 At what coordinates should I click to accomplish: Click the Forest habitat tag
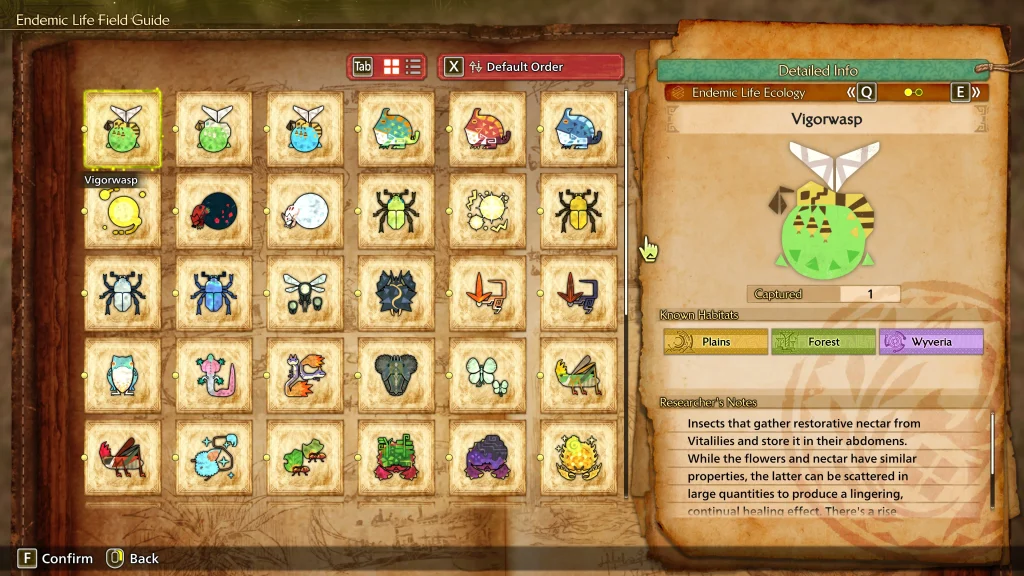click(823, 342)
